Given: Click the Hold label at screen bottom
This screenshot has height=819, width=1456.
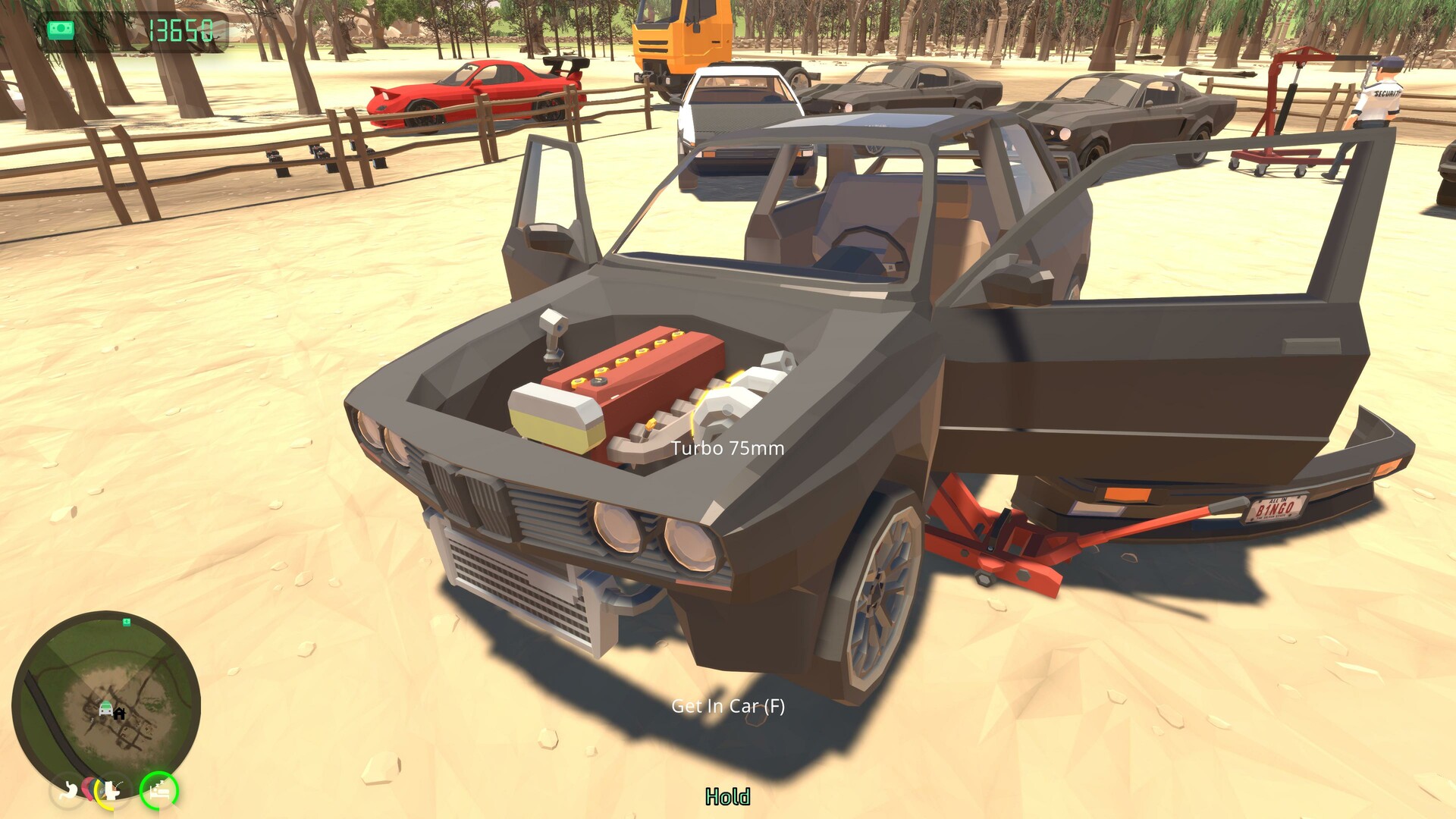Looking at the screenshot, I should click(x=727, y=798).
